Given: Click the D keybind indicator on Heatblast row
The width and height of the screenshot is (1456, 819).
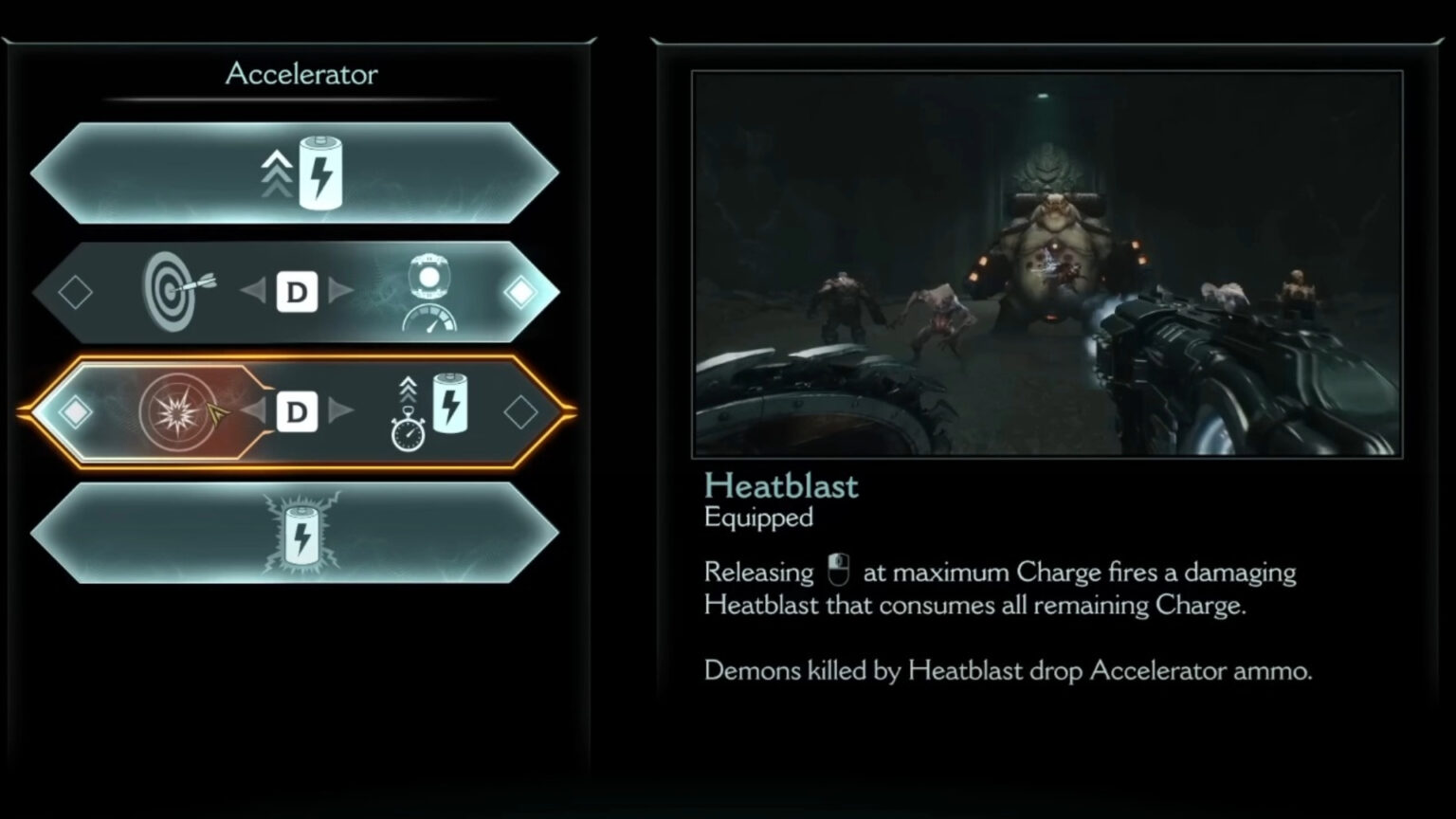Looking at the screenshot, I should click(x=297, y=411).
